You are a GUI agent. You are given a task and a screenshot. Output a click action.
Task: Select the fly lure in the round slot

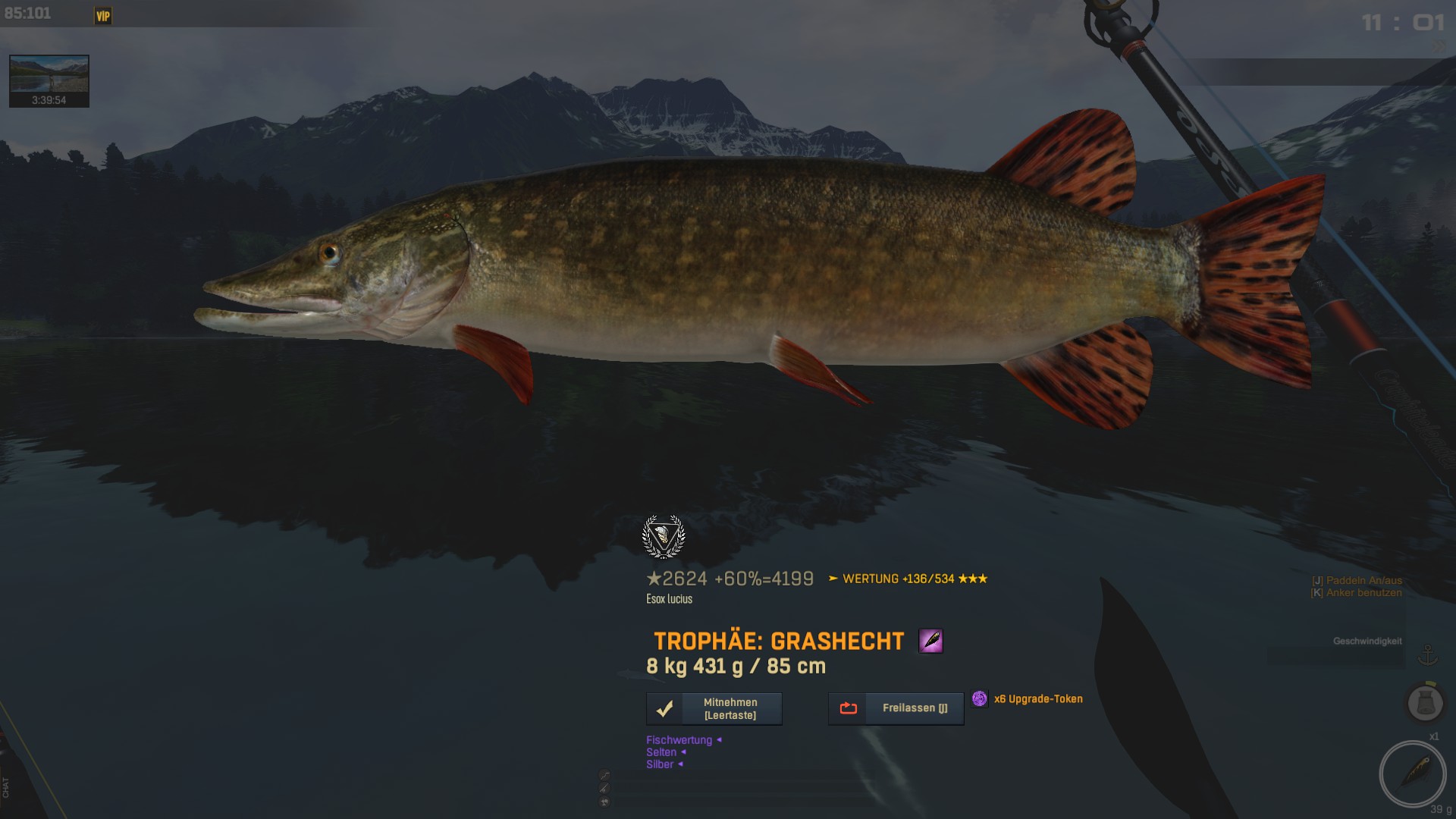1412,773
